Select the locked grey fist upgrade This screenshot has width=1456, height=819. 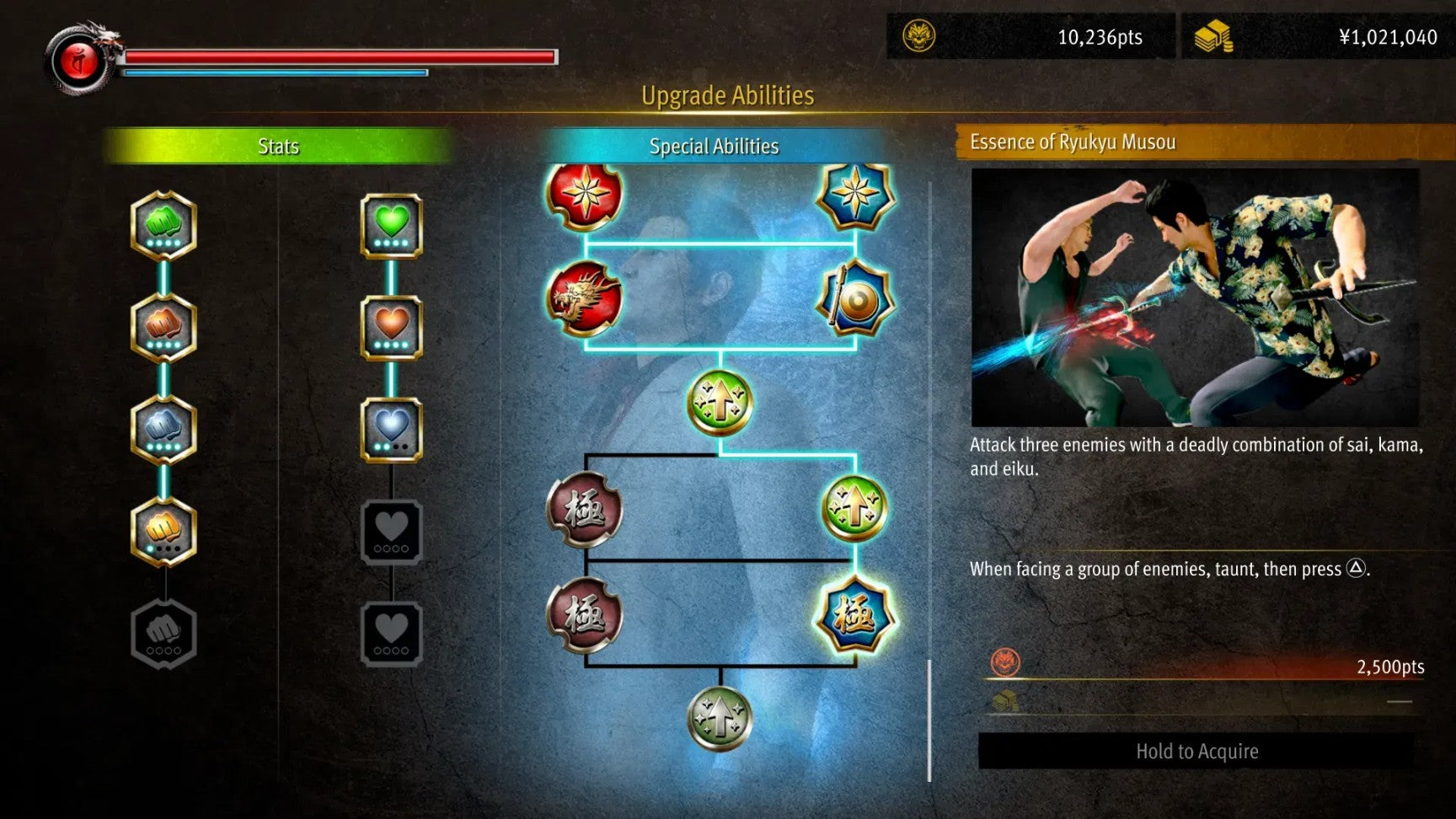(x=163, y=634)
